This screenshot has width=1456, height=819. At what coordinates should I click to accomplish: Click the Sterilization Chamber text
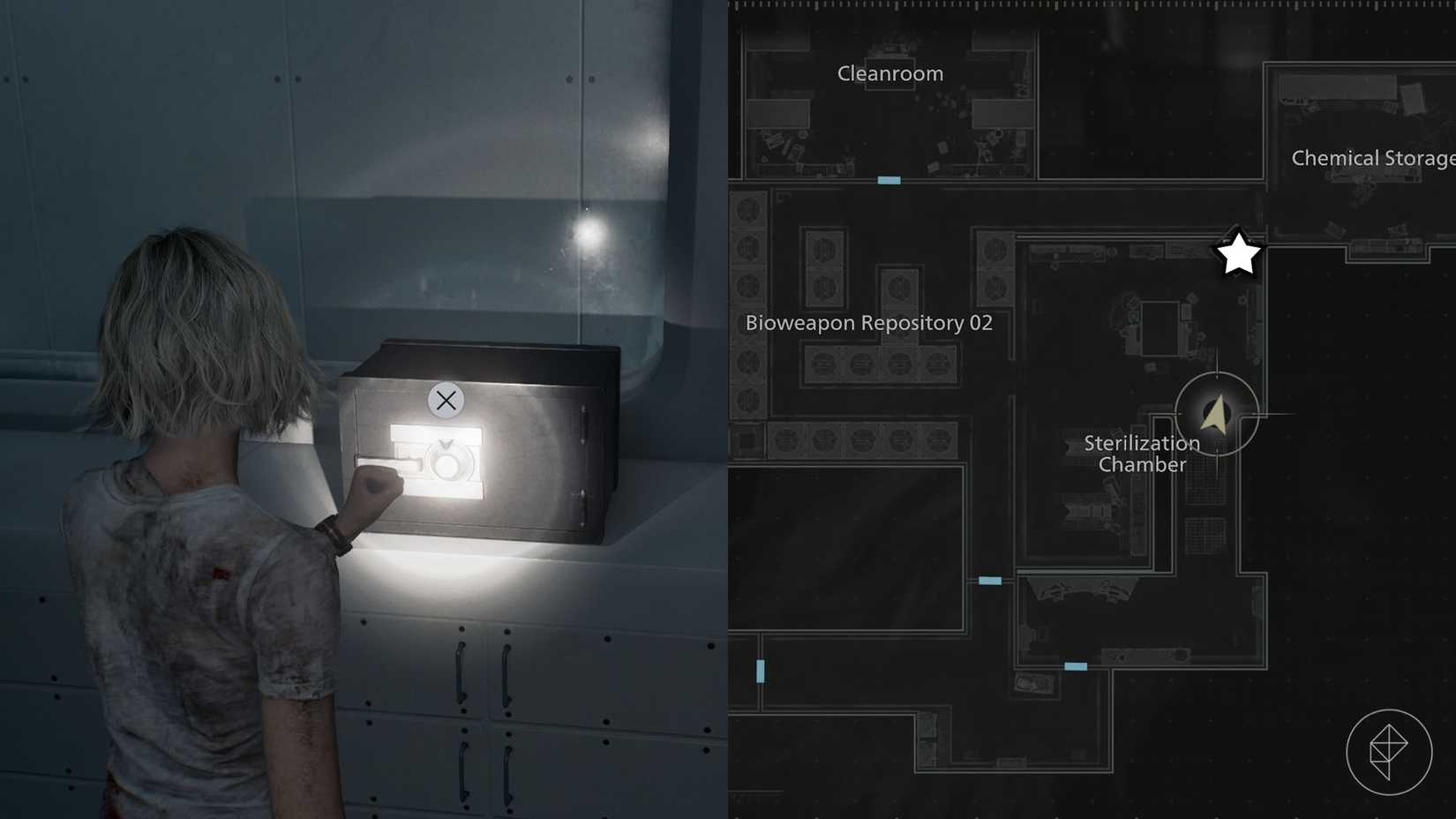pos(1141,454)
